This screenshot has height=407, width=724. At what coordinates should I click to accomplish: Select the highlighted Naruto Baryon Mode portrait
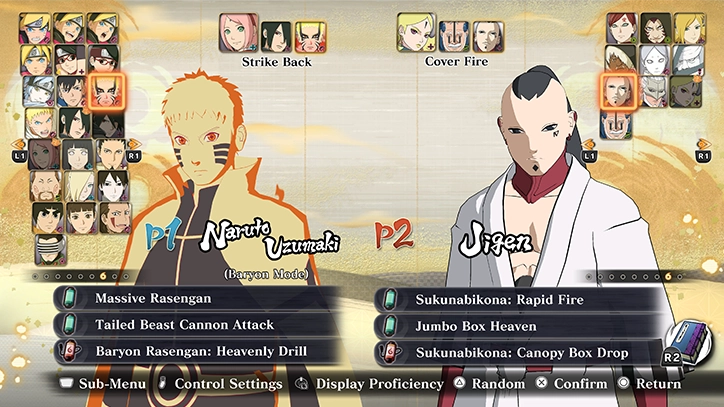(x=105, y=91)
